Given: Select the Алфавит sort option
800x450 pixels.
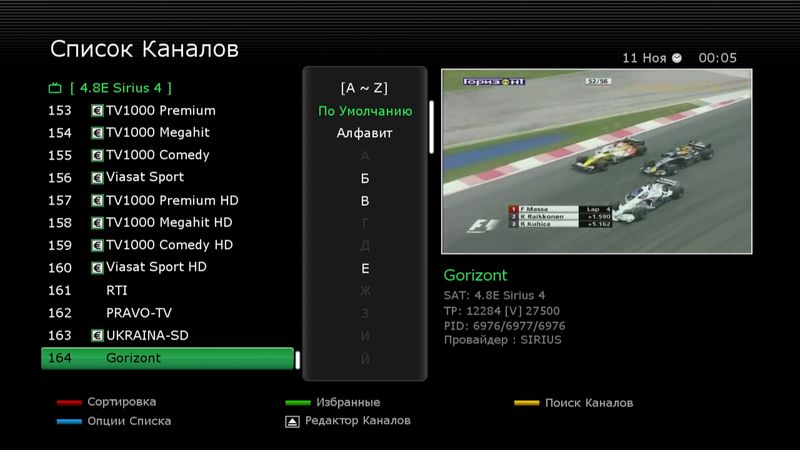Looking at the screenshot, I should (365, 133).
